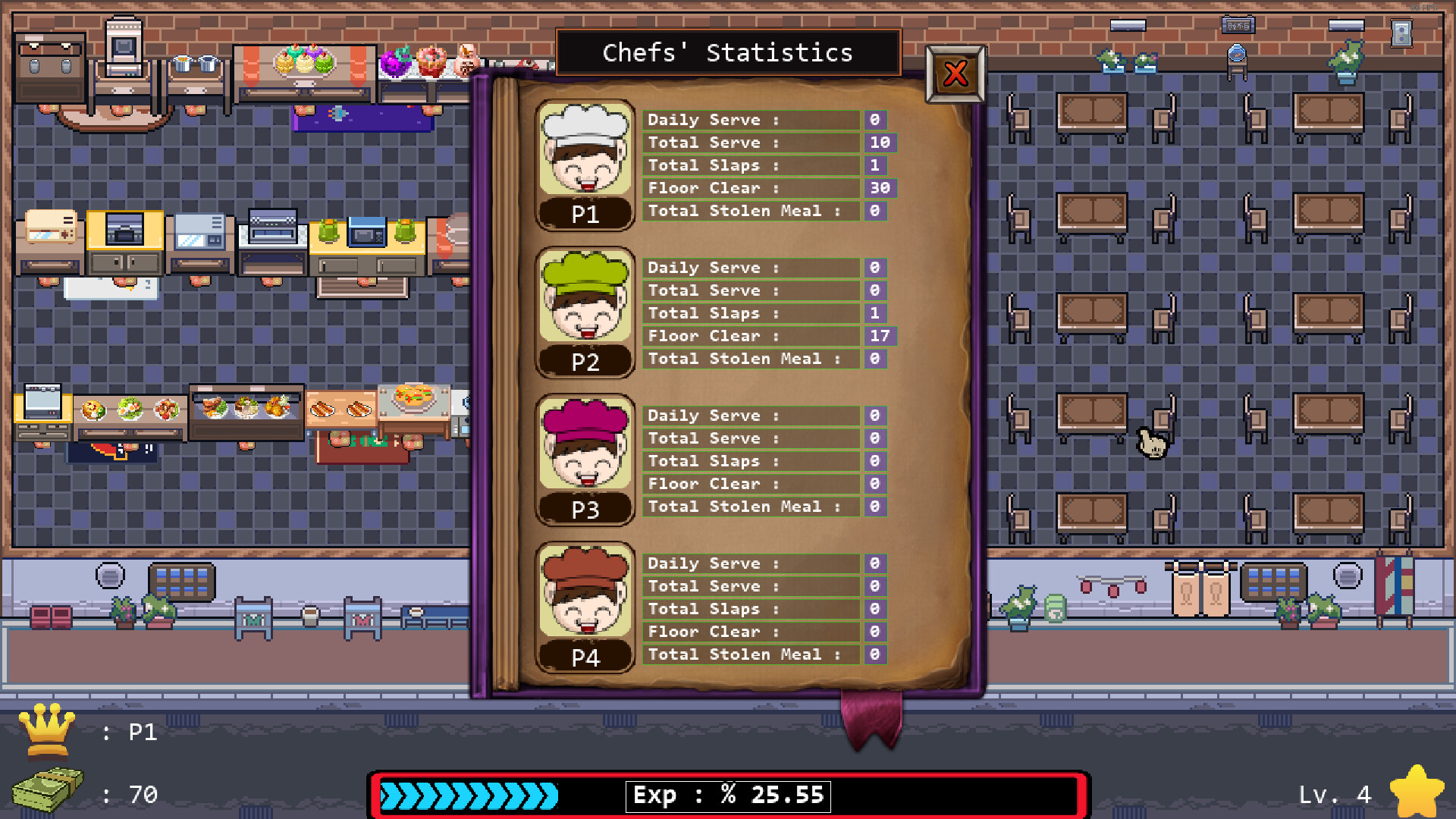This screenshot has height=819, width=1456.
Task: Close the statistics book with red X
Action: point(955,74)
